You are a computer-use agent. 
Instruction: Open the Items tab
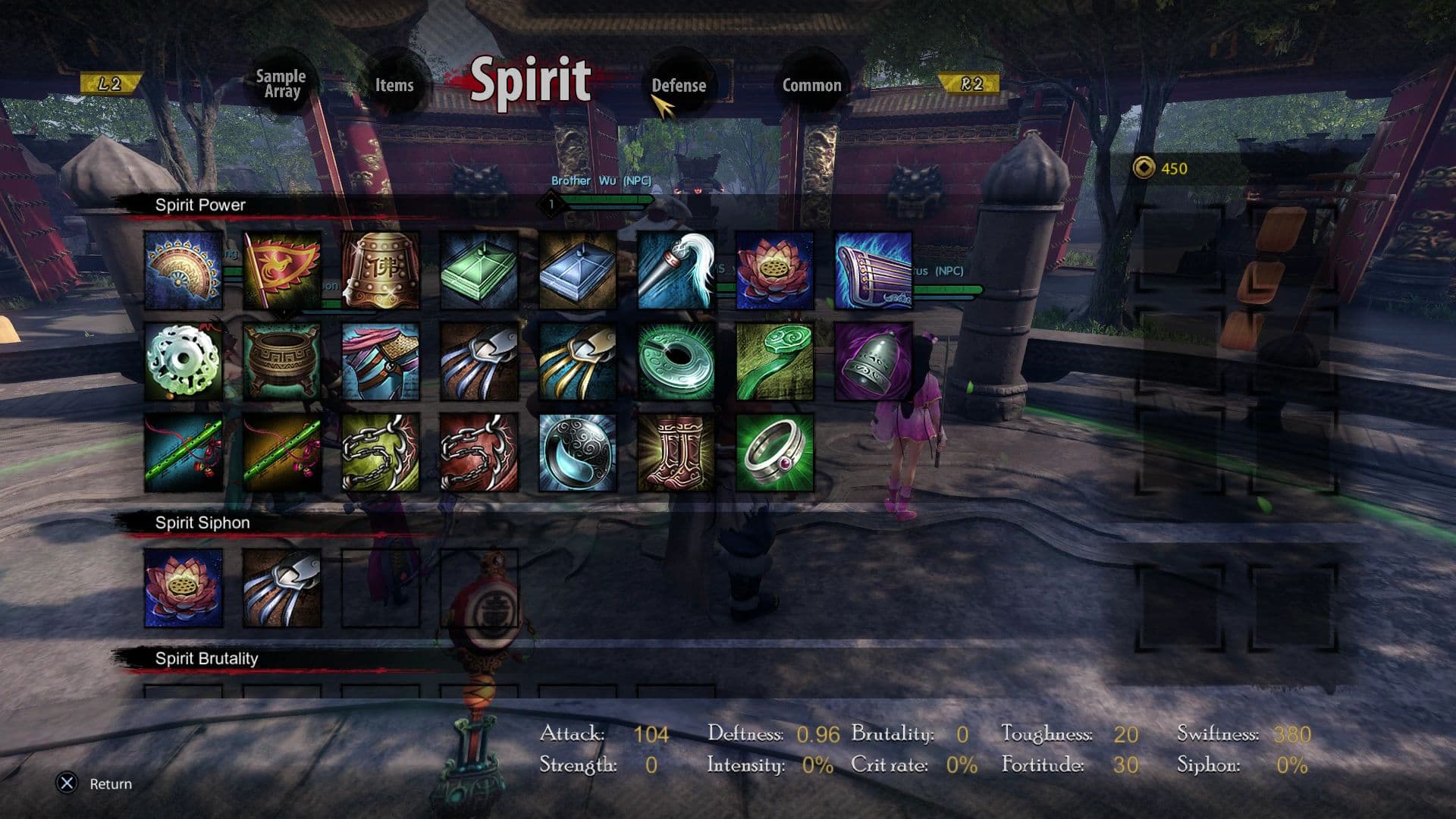point(394,86)
